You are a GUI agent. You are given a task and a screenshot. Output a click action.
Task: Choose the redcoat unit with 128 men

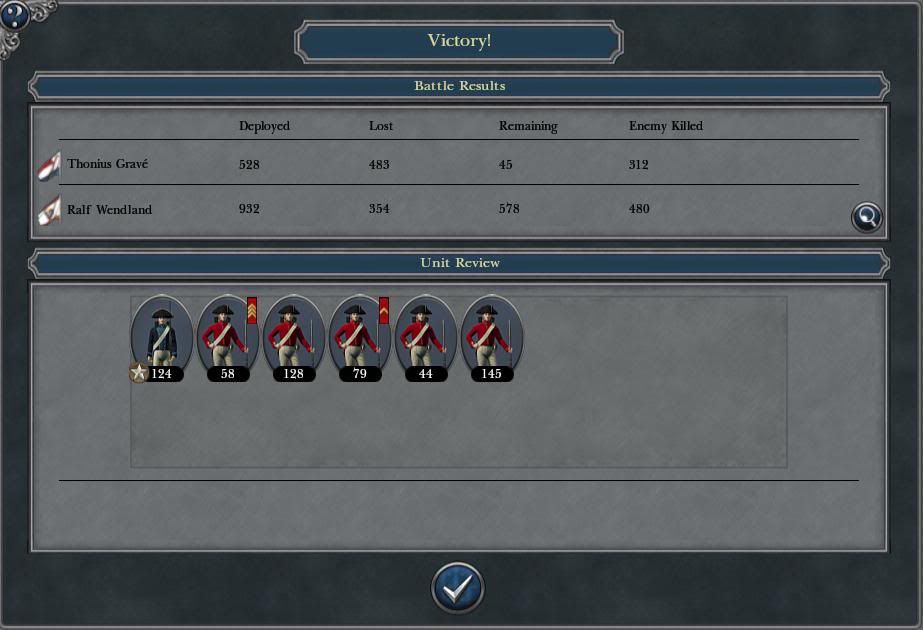click(293, 335)
